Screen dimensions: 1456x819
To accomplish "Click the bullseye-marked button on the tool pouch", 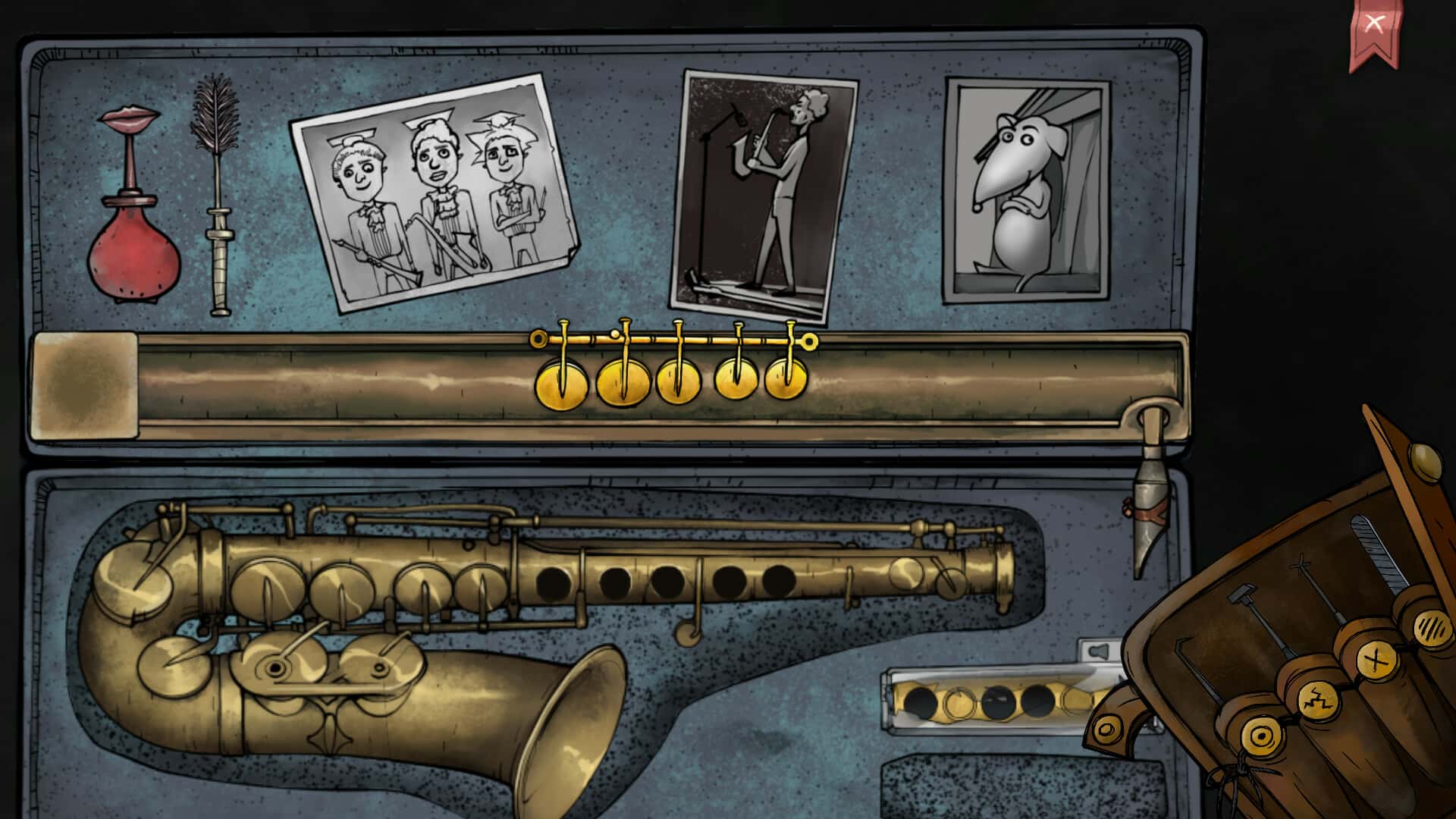I will [x=1260, y=736].
